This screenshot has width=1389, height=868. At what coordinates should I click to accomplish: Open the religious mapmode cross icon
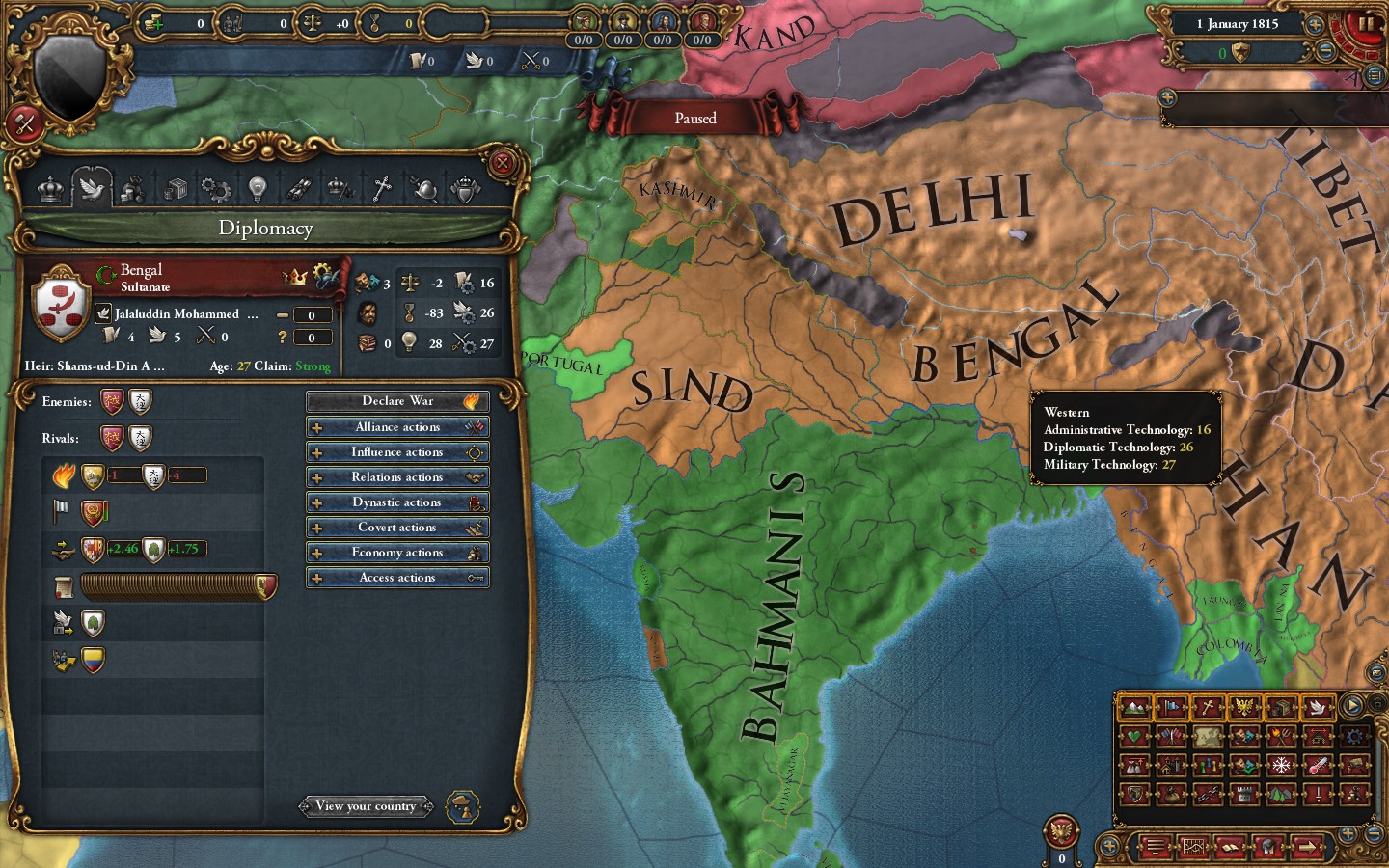[1208, 707]
